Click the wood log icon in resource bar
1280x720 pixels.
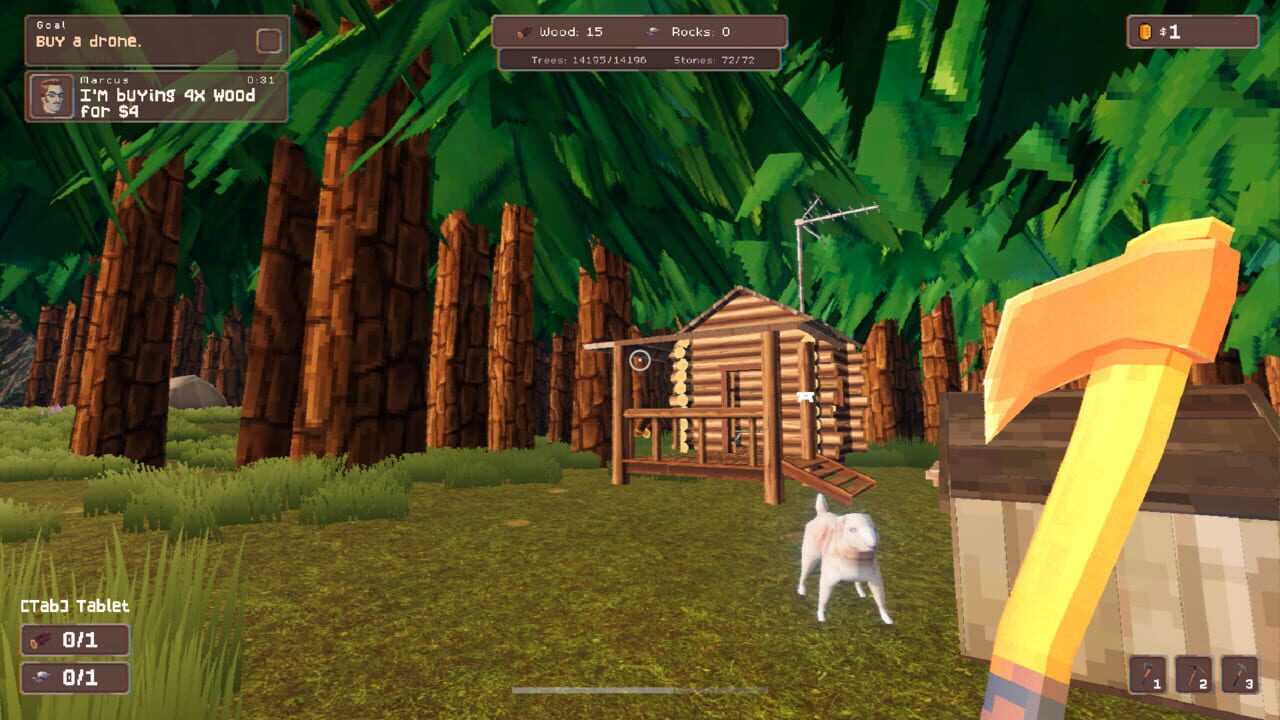tap(523, 31)
